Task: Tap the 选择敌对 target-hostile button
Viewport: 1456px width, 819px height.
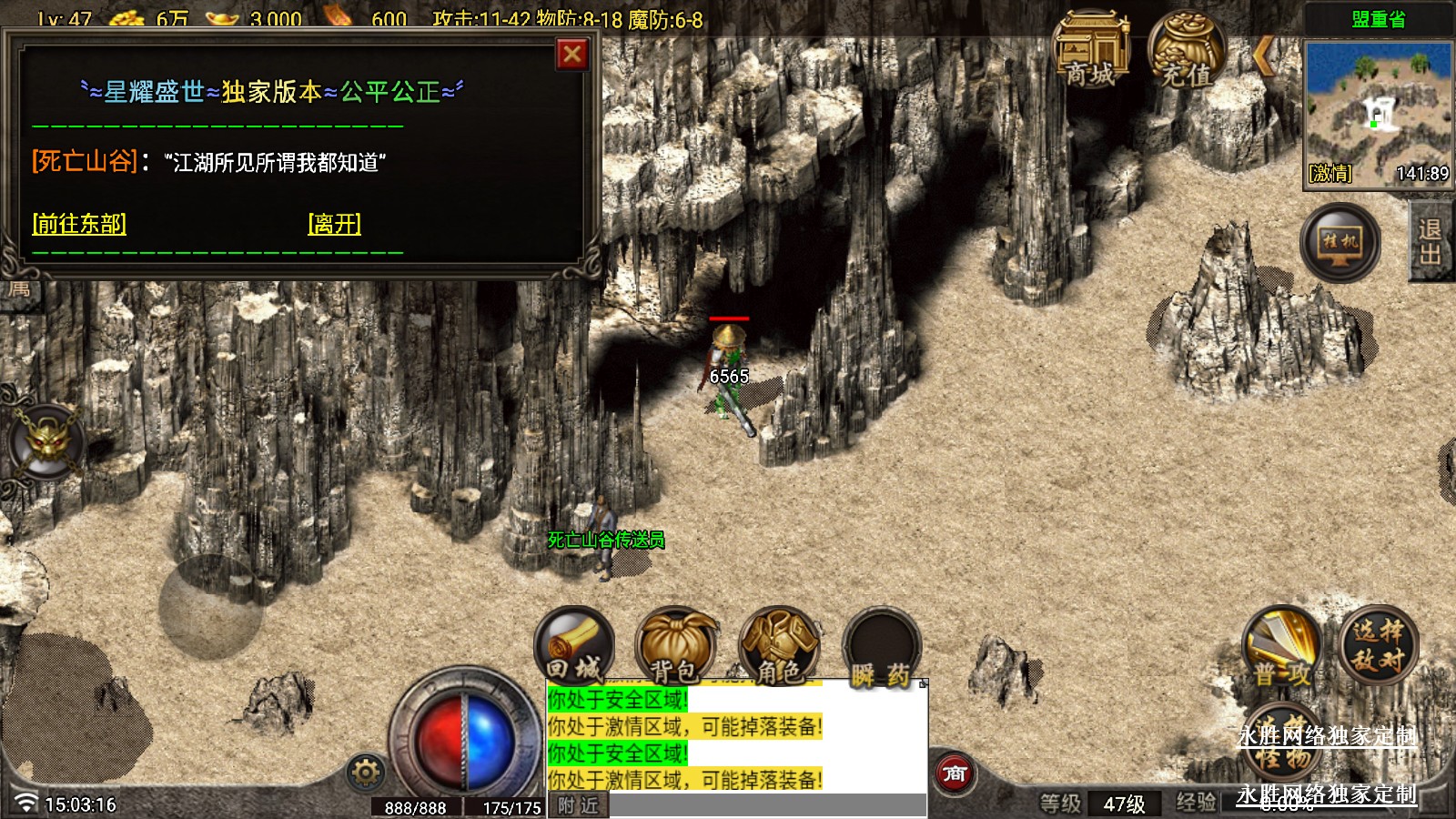Action: pyautogui.click(x=1378, y=644)
